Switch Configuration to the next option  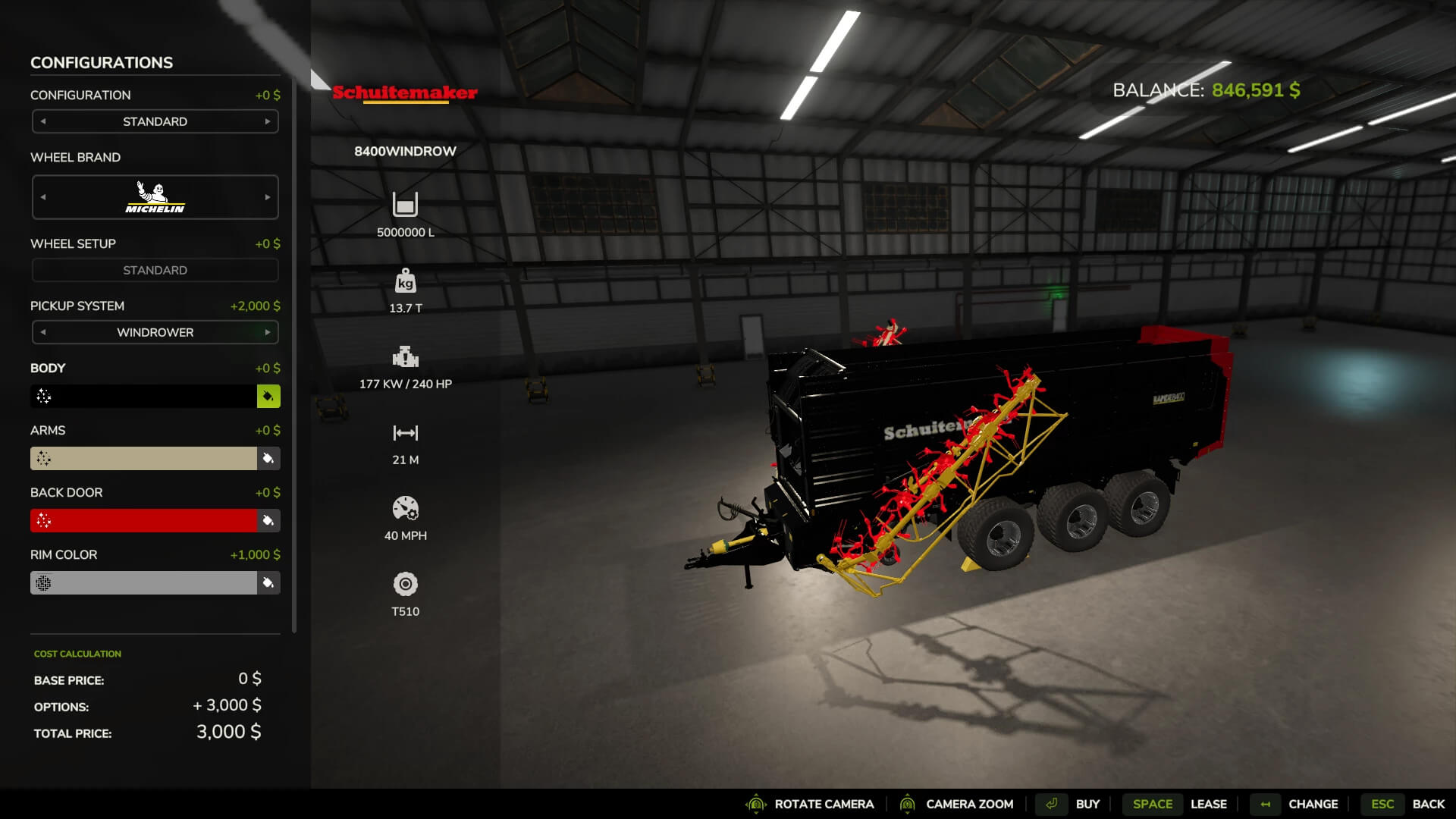(x=267, y=121)
